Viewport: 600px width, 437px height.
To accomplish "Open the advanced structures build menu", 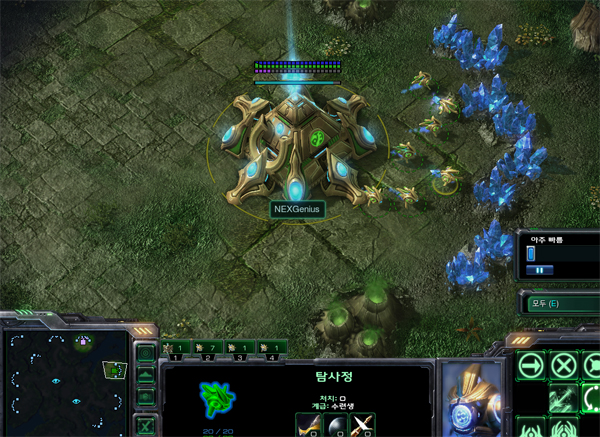I will [563, 427].
